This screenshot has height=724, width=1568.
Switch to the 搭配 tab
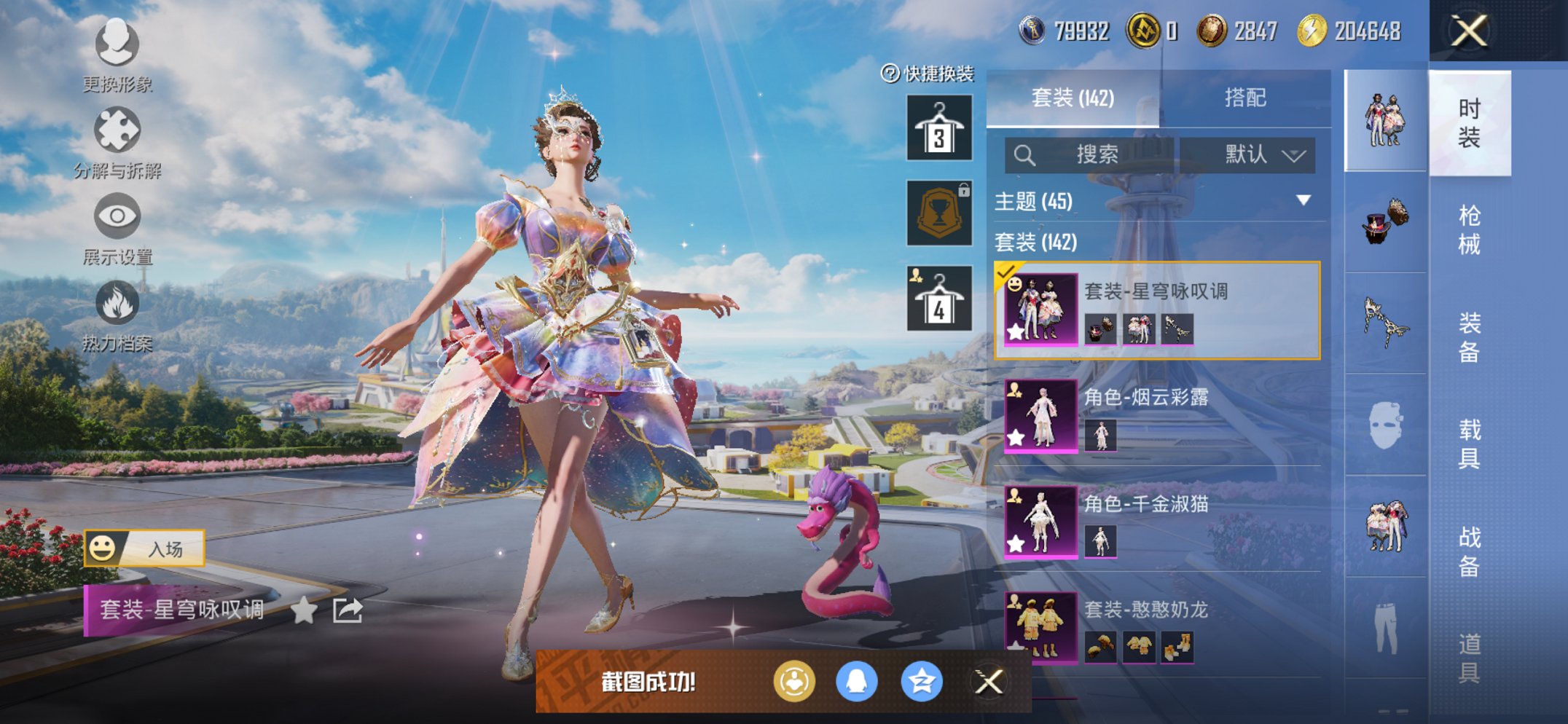click(1244, 98)
